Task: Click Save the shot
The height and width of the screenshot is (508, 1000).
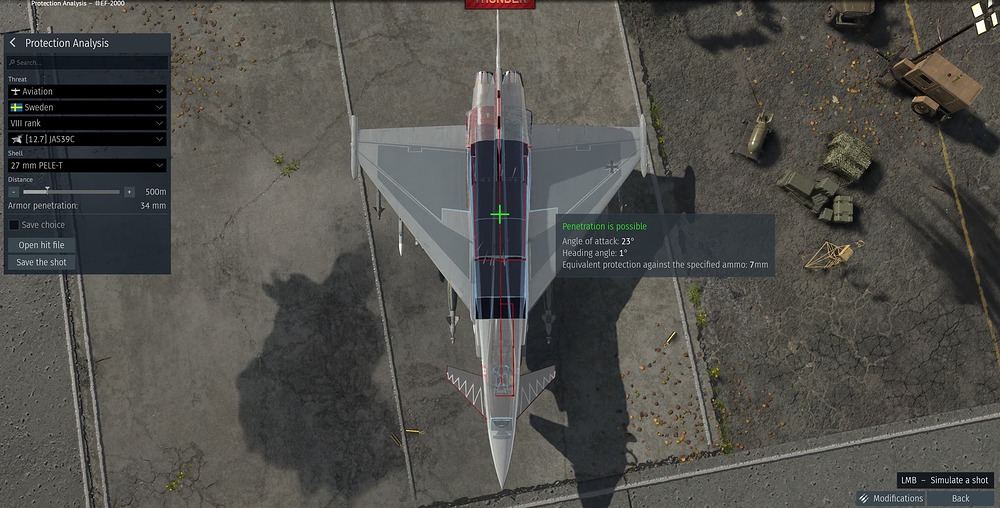Action: click(42, 262)
